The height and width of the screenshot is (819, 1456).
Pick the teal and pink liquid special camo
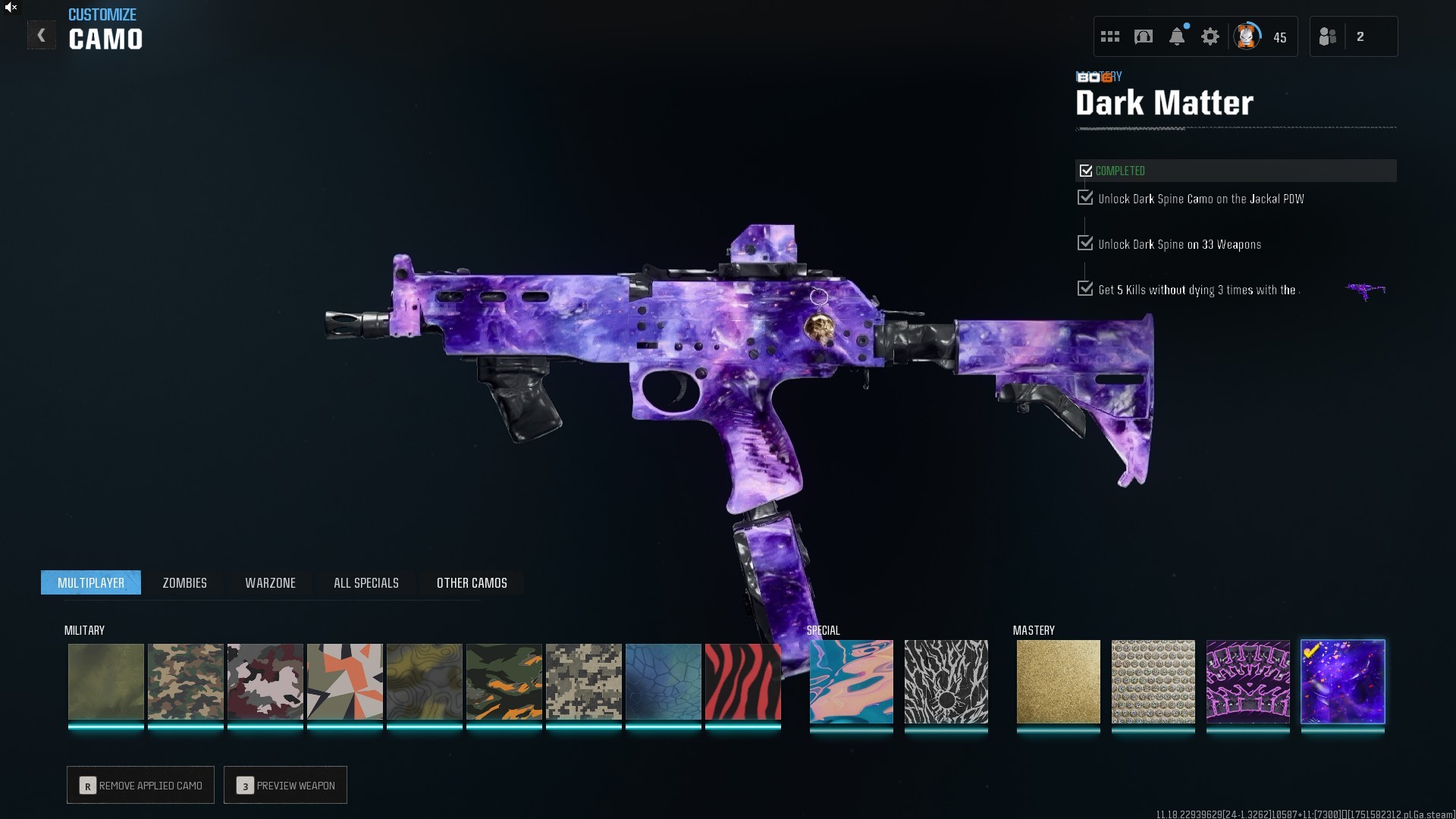pyautogui.click(x=851, y=681)
